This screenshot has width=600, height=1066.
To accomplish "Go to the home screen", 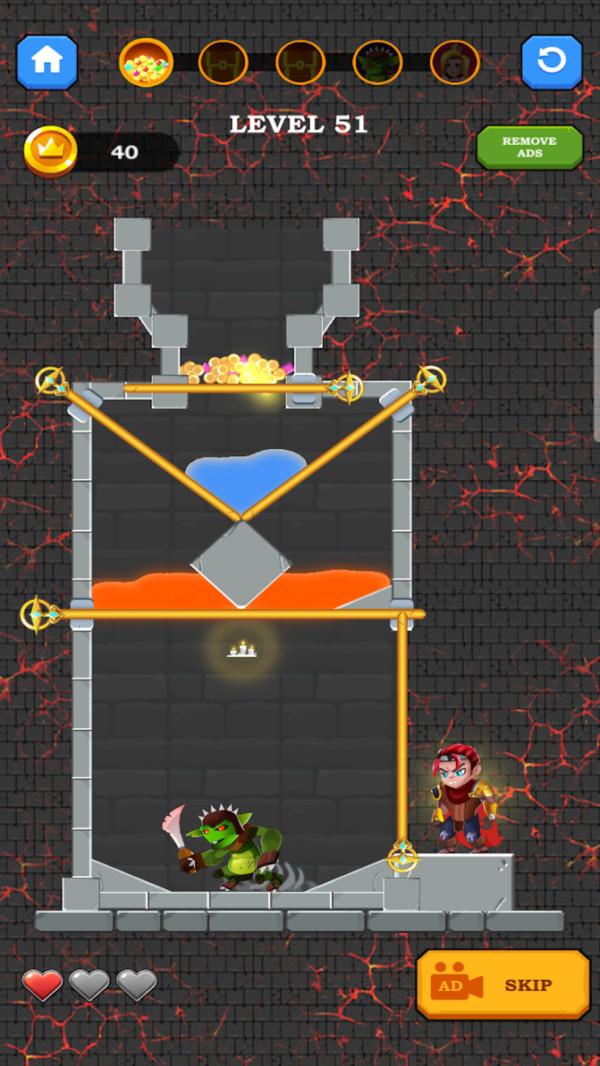I will tap(46, 62).
